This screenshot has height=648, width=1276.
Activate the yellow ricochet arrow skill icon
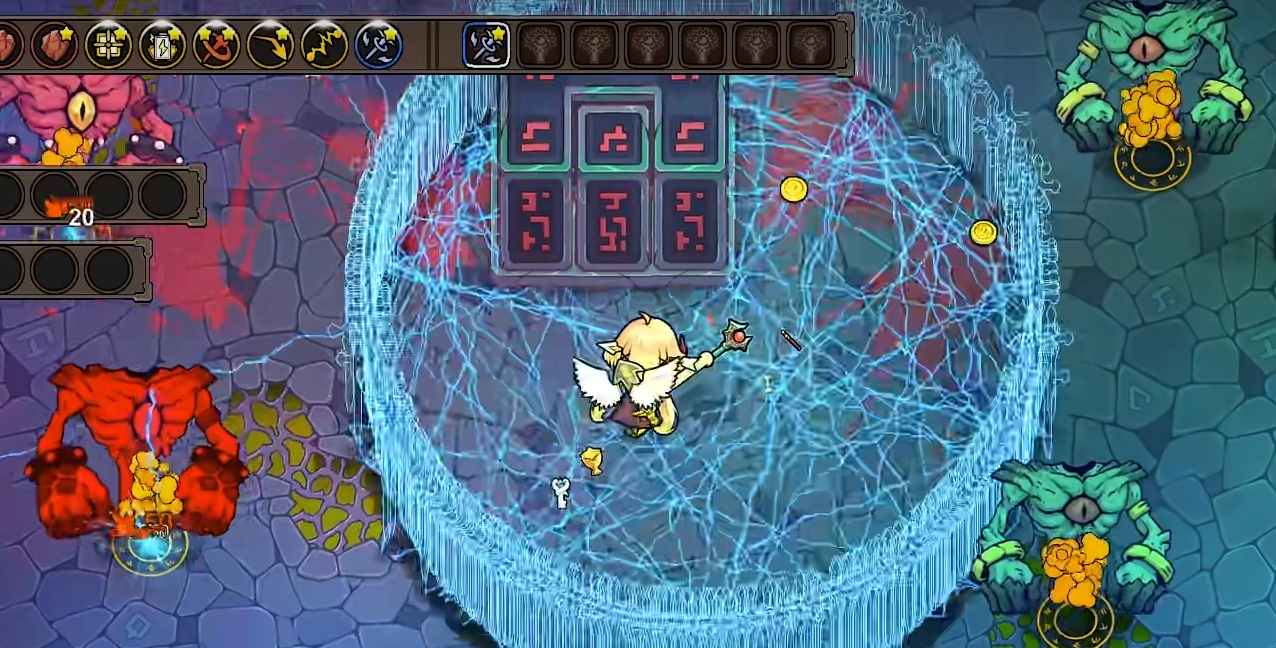270,45
